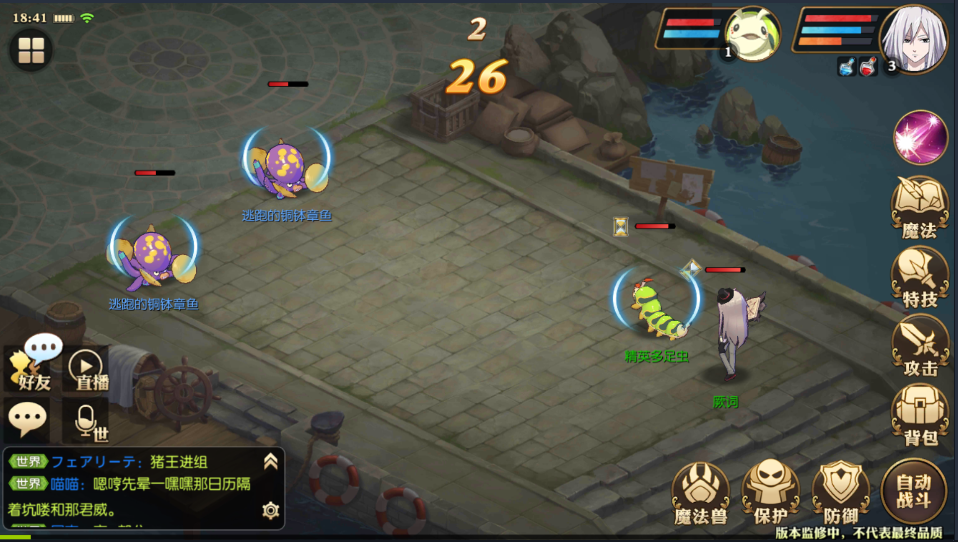
Task: Open the four-square grid menu
Action: (32, 49)
